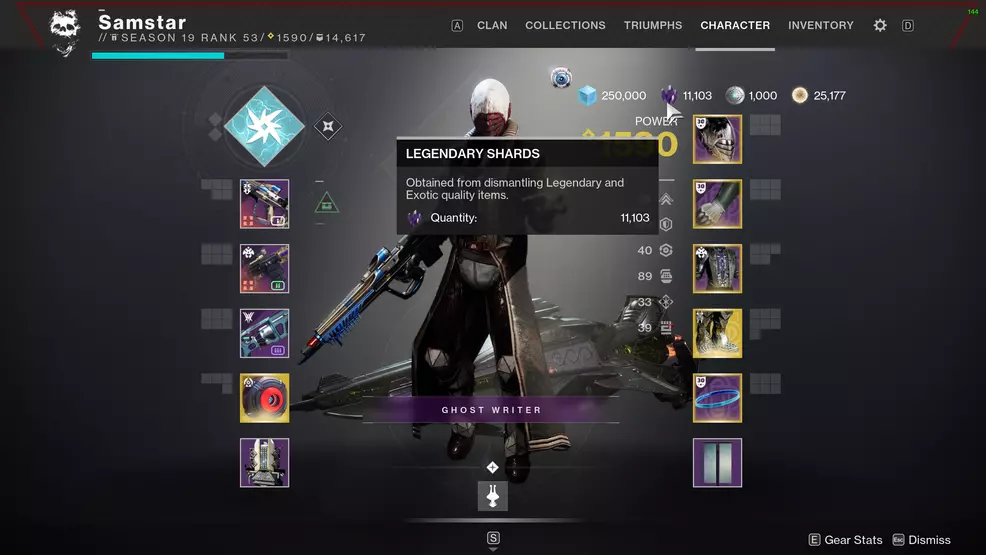Pick the exotic leg armor slot

717,333
